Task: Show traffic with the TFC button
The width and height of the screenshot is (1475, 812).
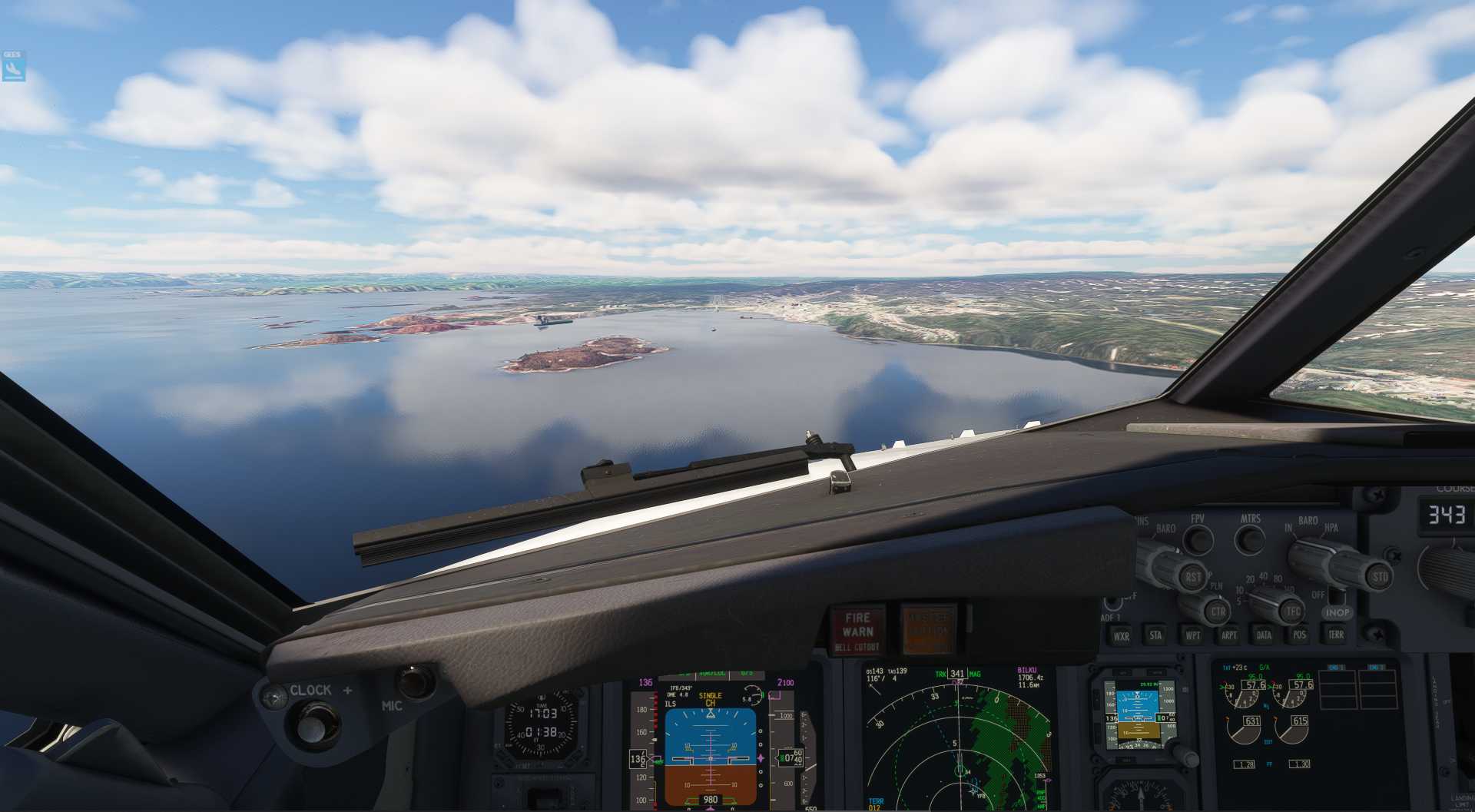Action: (x=1294, y=611)
